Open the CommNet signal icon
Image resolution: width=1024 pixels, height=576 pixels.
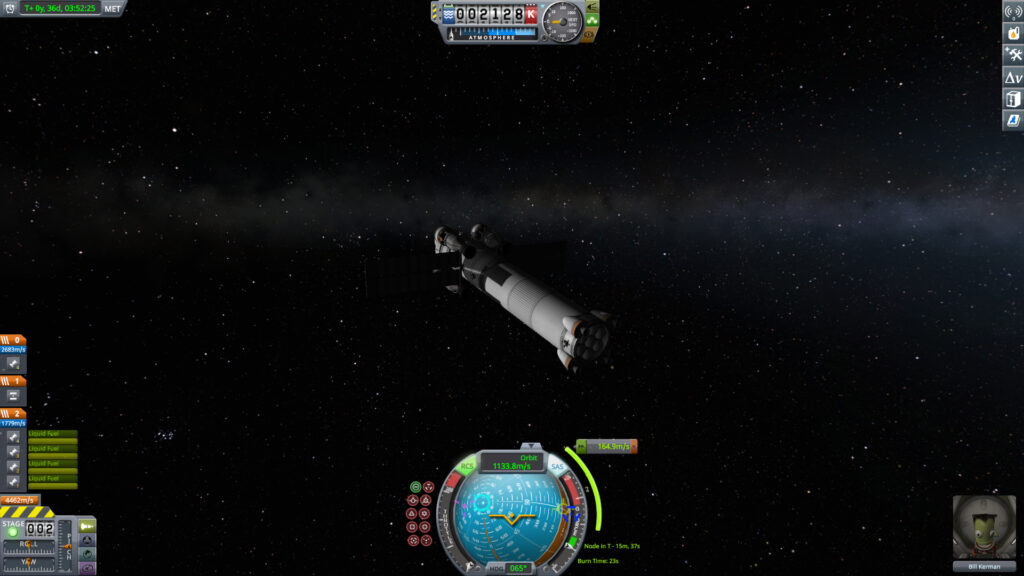[1012, 12]
